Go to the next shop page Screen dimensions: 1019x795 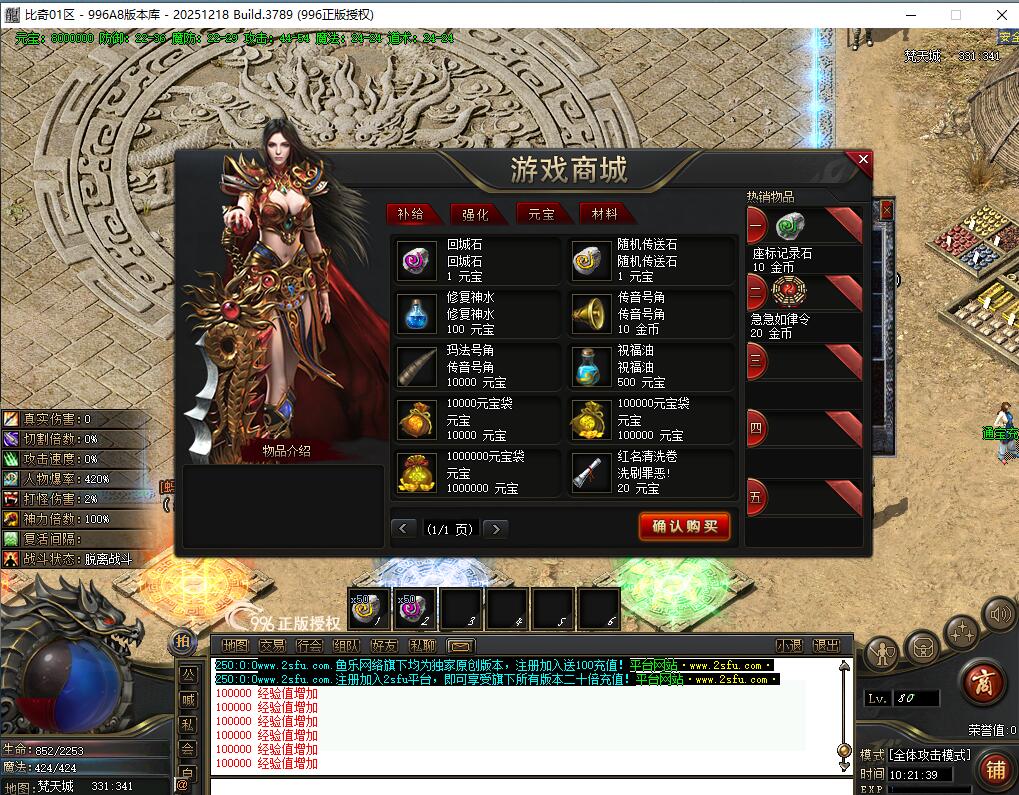coord(495,529)
